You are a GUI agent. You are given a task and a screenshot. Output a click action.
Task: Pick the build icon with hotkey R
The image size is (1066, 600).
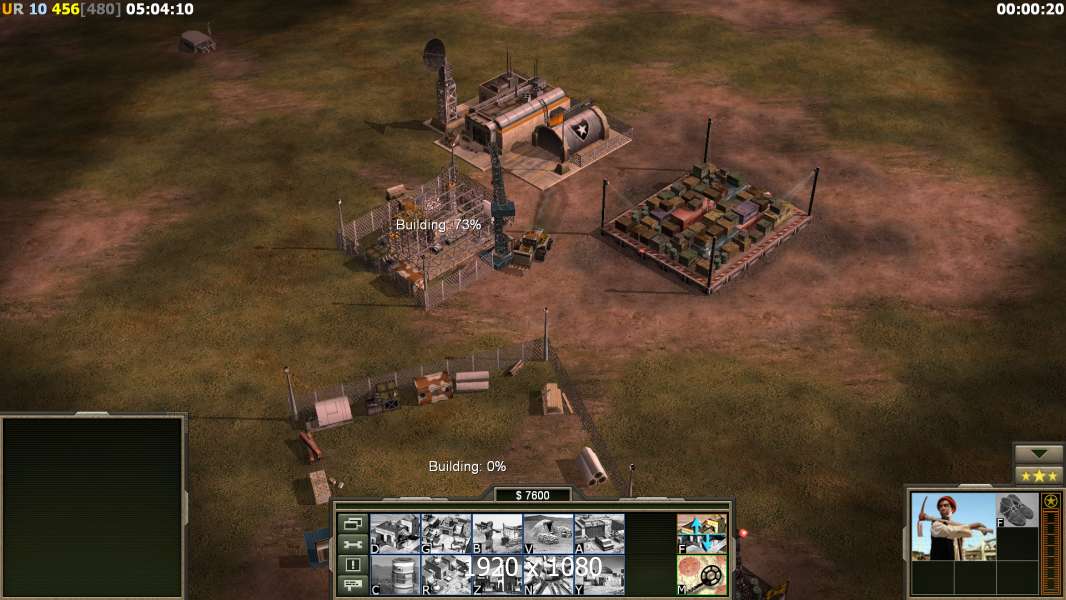point(446,574)
